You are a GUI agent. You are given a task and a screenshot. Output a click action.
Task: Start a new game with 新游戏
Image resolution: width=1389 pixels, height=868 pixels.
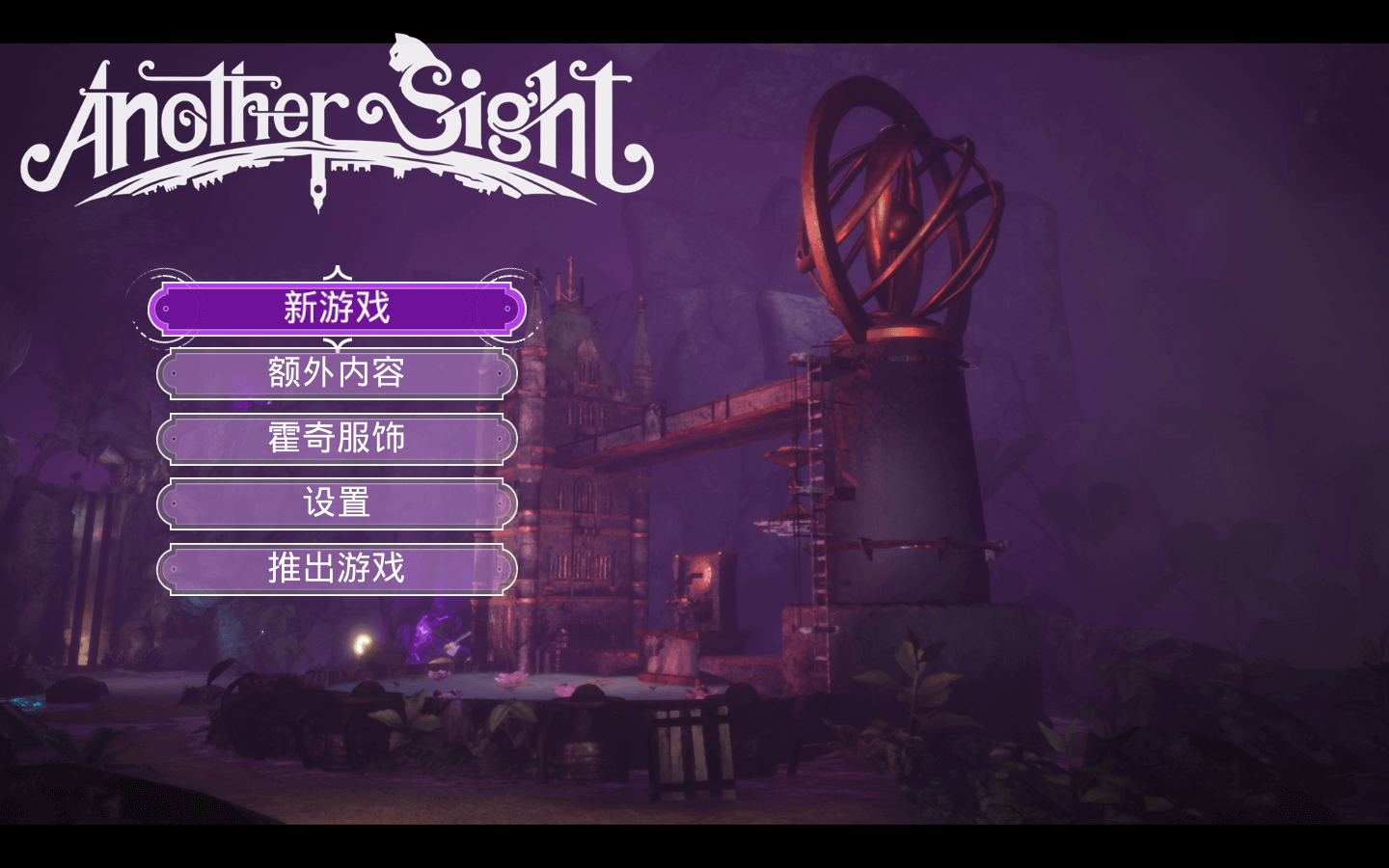coord(337,309)
